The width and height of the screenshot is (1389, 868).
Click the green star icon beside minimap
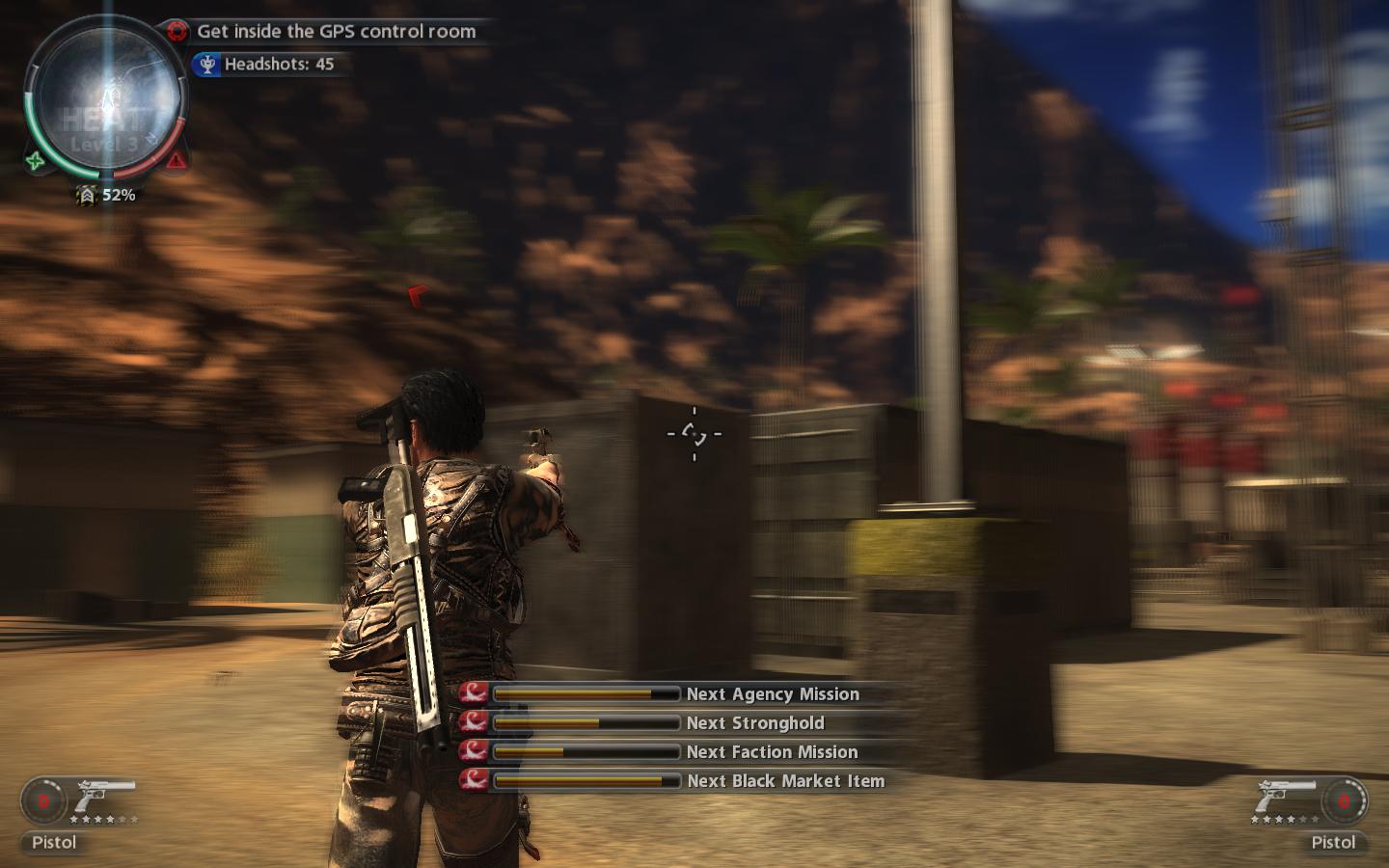pyautogui.click(x=36, y=161)
